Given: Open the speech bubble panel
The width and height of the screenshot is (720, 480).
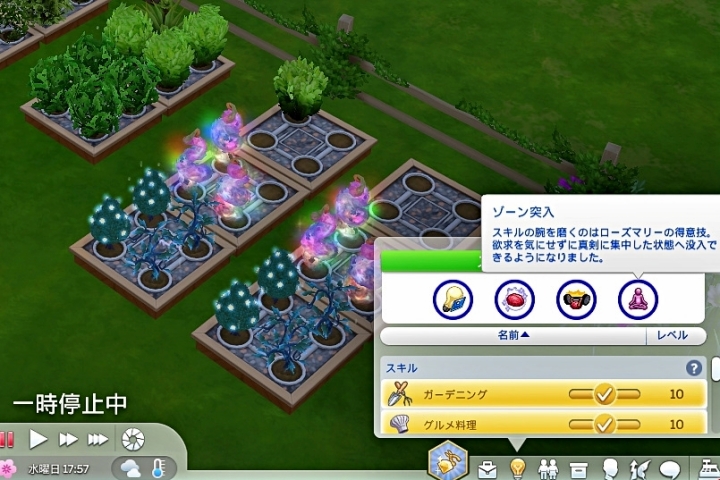Looking at the screenshot, I should coord(670,468).
